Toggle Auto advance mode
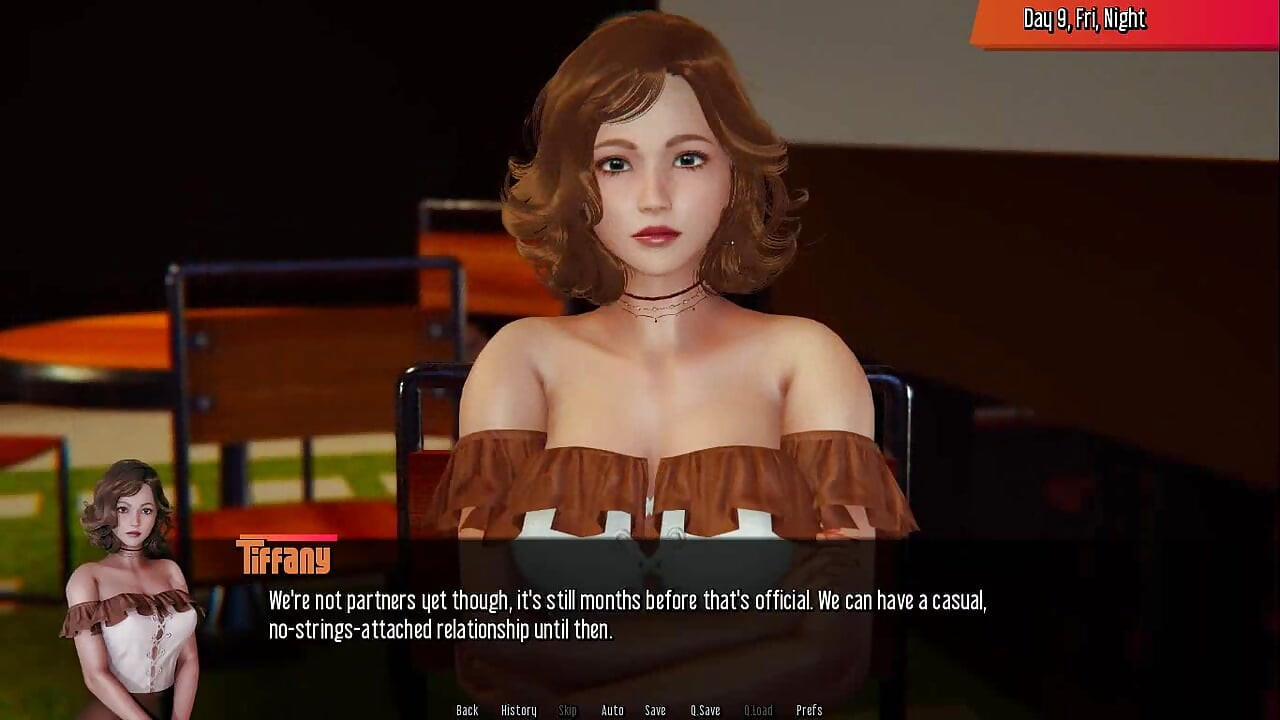 (x=612, y=710)
